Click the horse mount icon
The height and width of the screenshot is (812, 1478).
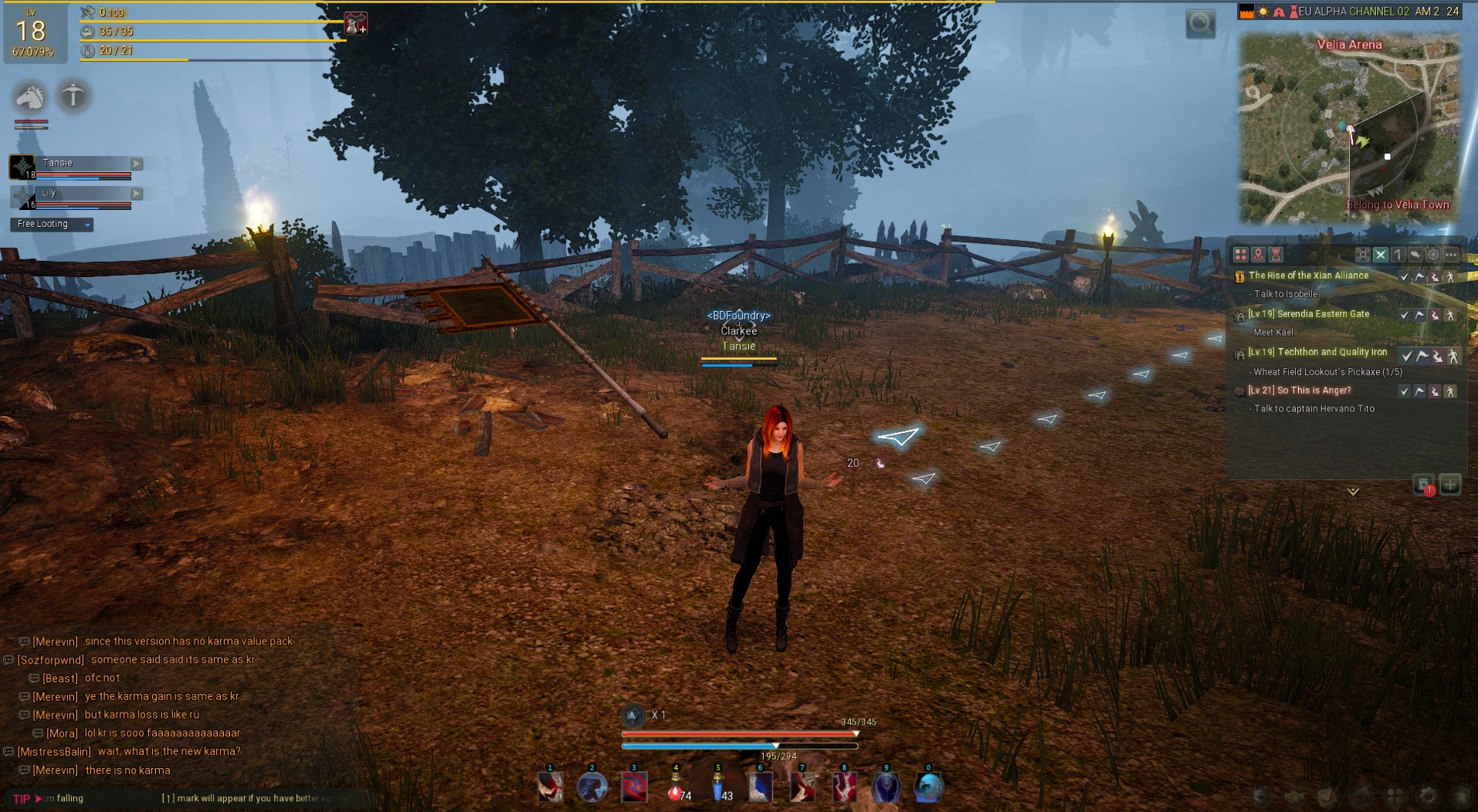30,96
